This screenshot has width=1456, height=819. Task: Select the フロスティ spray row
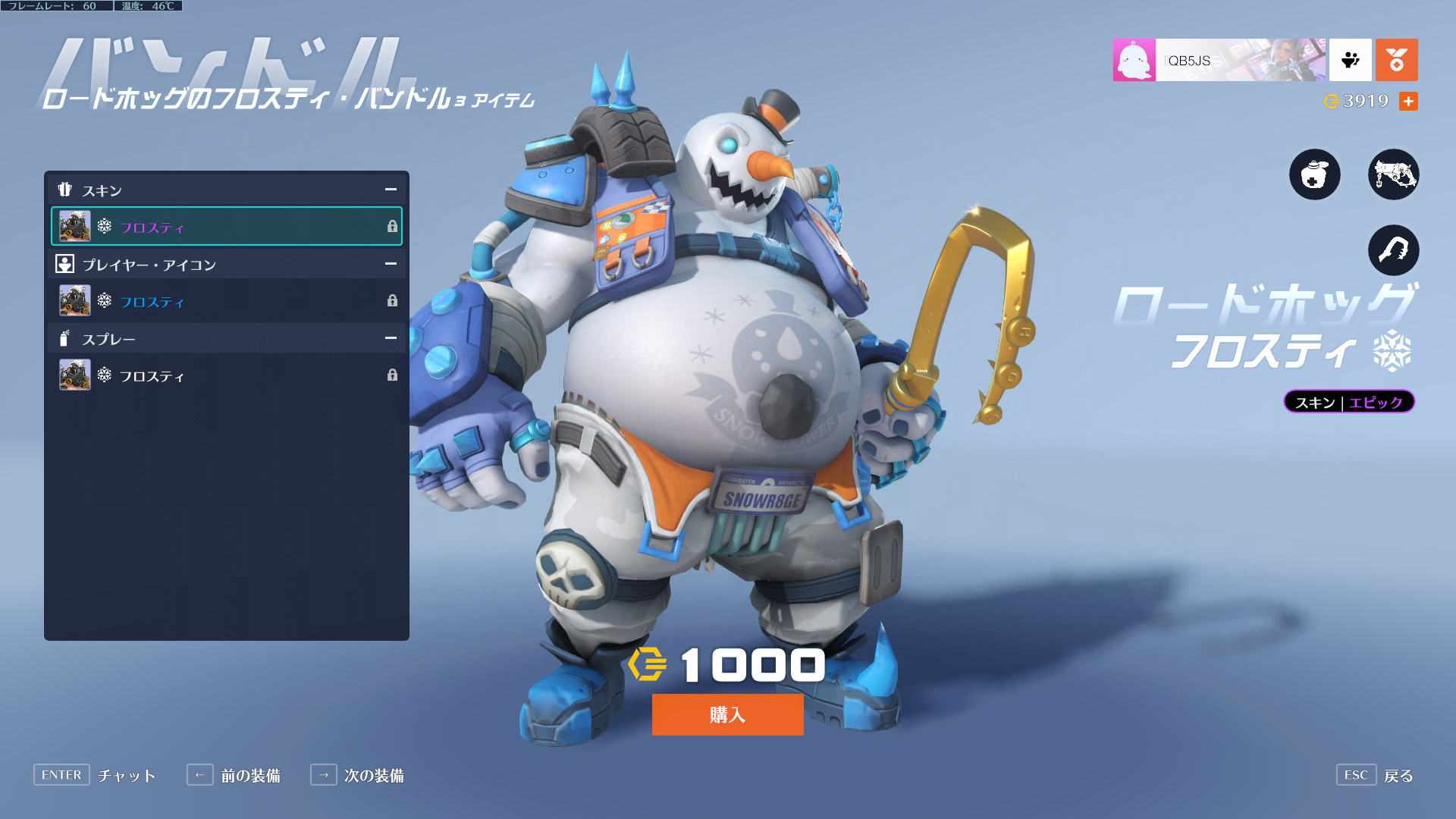[x=226, y=375]
